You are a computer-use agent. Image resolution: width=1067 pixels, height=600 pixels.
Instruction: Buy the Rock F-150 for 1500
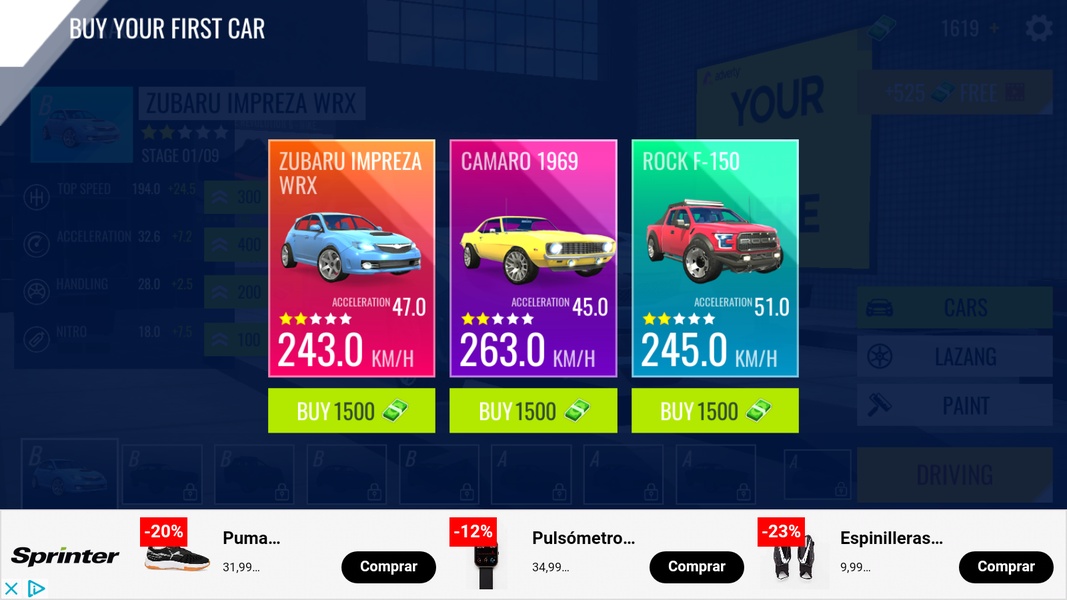(715, 411)
